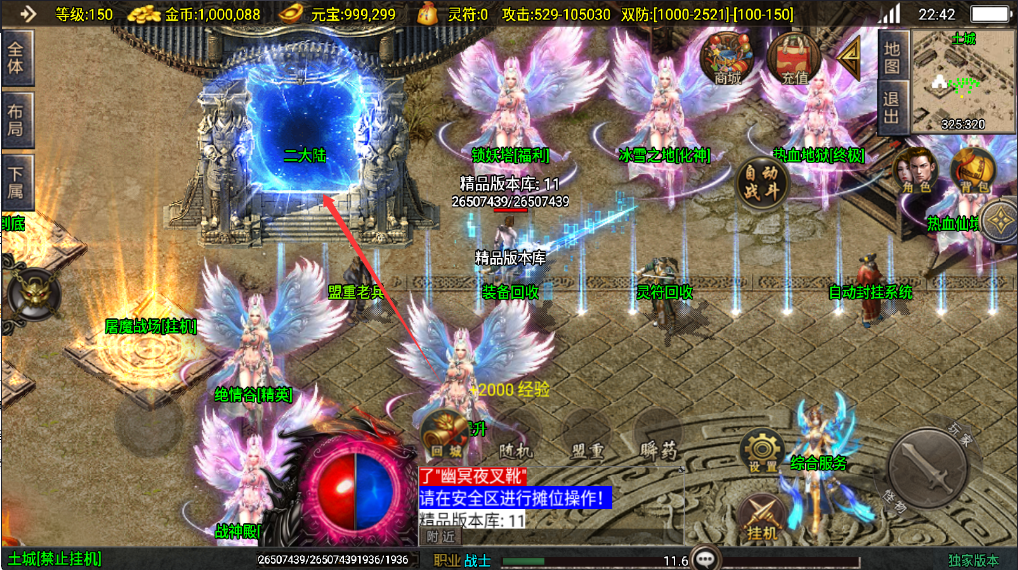This screenshot has height=570, width=1018.
Task: Collapse the top icons with the gold arrow
Action: pyautogui.click(x=850, y=58)
